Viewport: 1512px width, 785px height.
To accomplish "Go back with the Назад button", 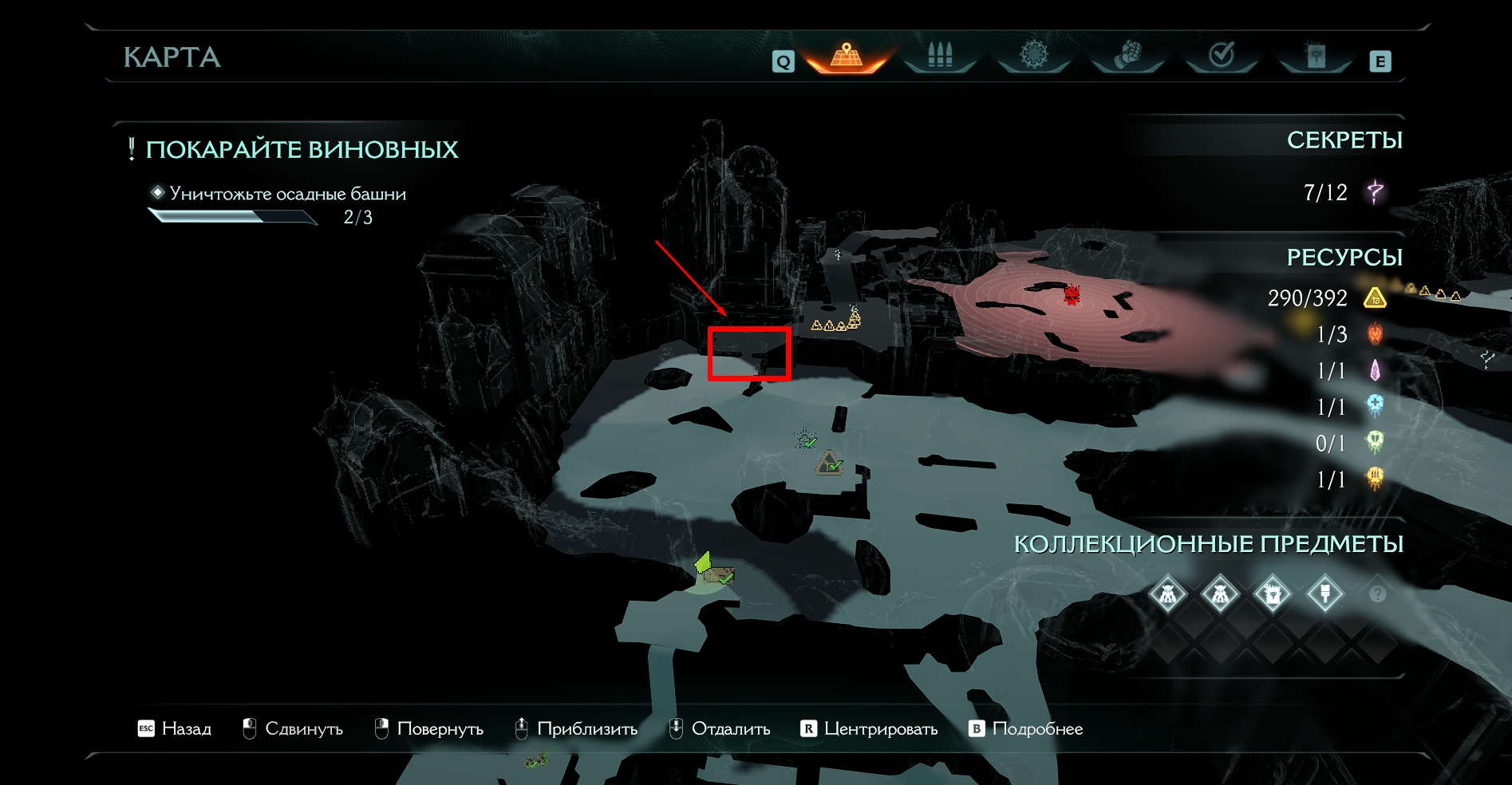I will (x=175, y=728).
